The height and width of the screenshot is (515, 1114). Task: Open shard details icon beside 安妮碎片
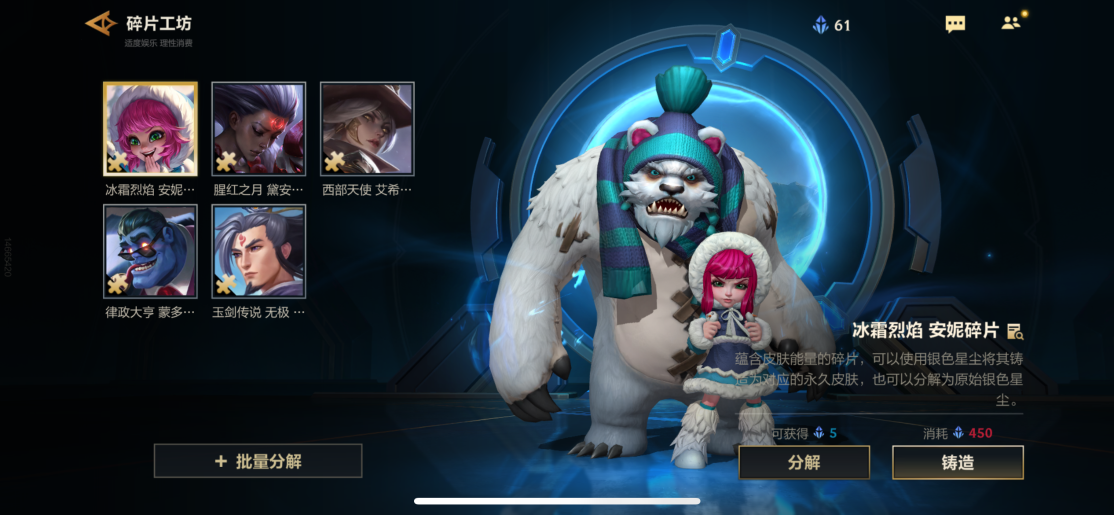point(1015,331)
